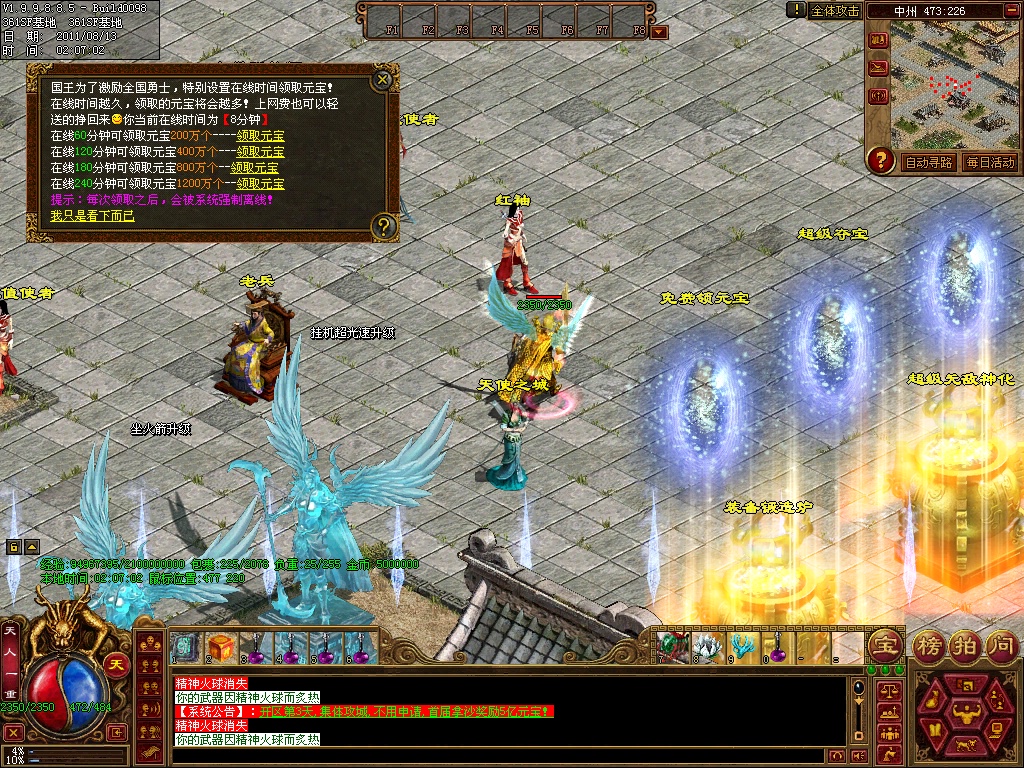The image size is (1024, 768).
Task: Open the 问 help button
Action: point(1001,644)
